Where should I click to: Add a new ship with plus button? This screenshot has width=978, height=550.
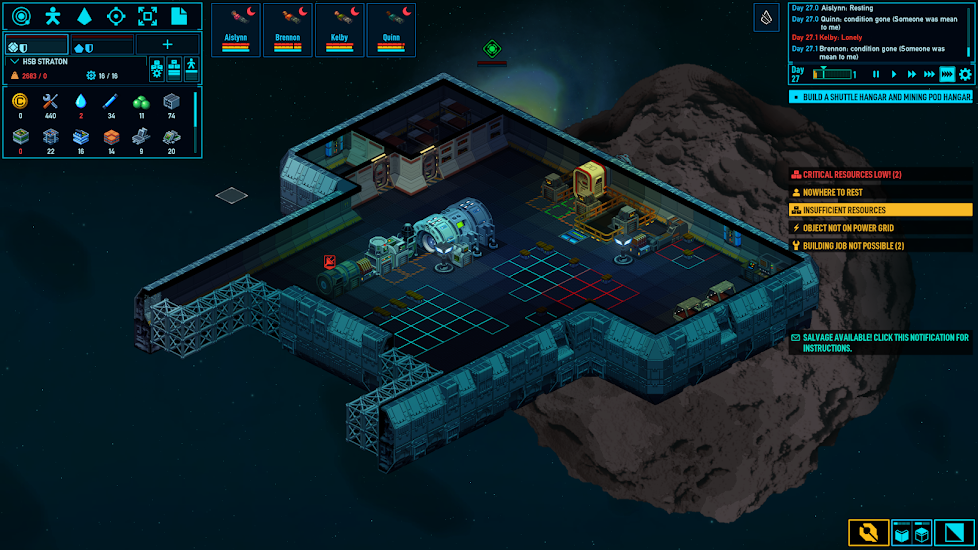tap(167, 45)
